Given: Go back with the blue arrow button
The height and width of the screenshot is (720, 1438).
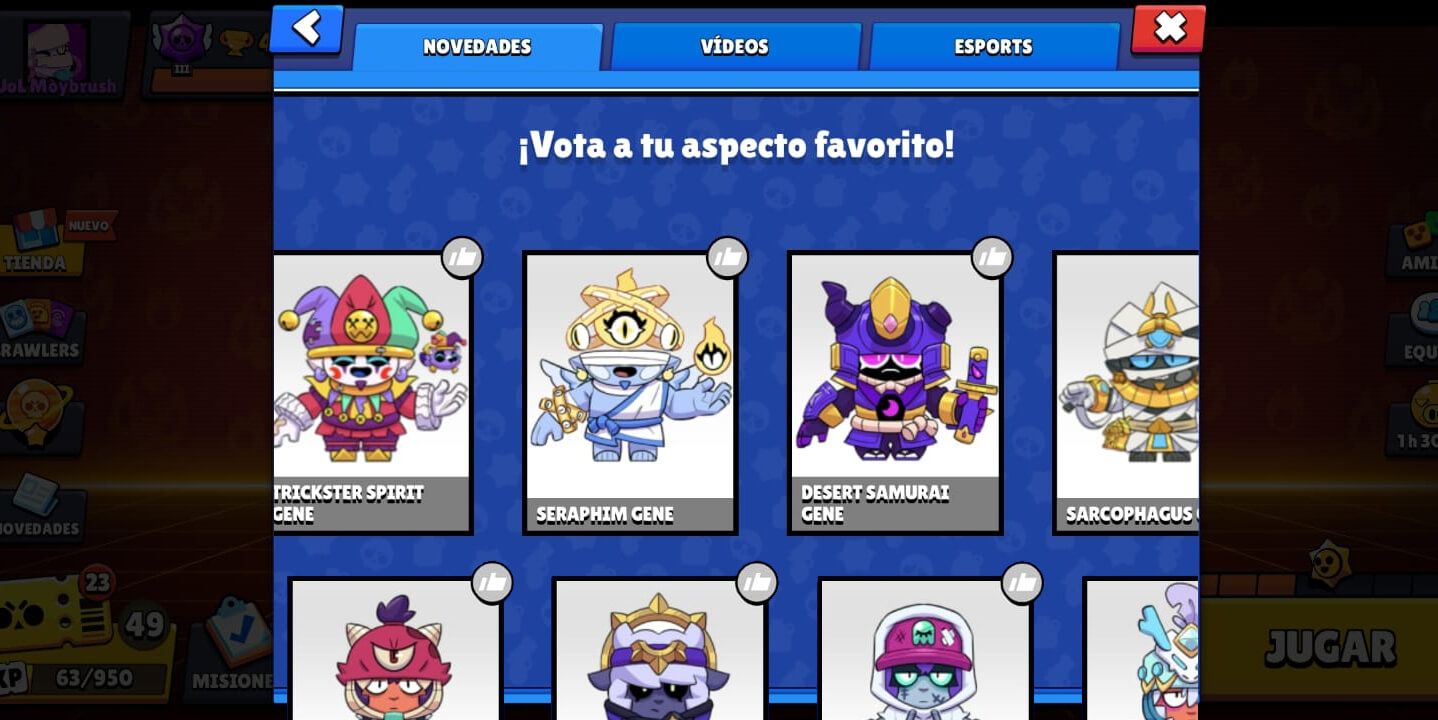Looking at the screenshot, I should point(306,28).
